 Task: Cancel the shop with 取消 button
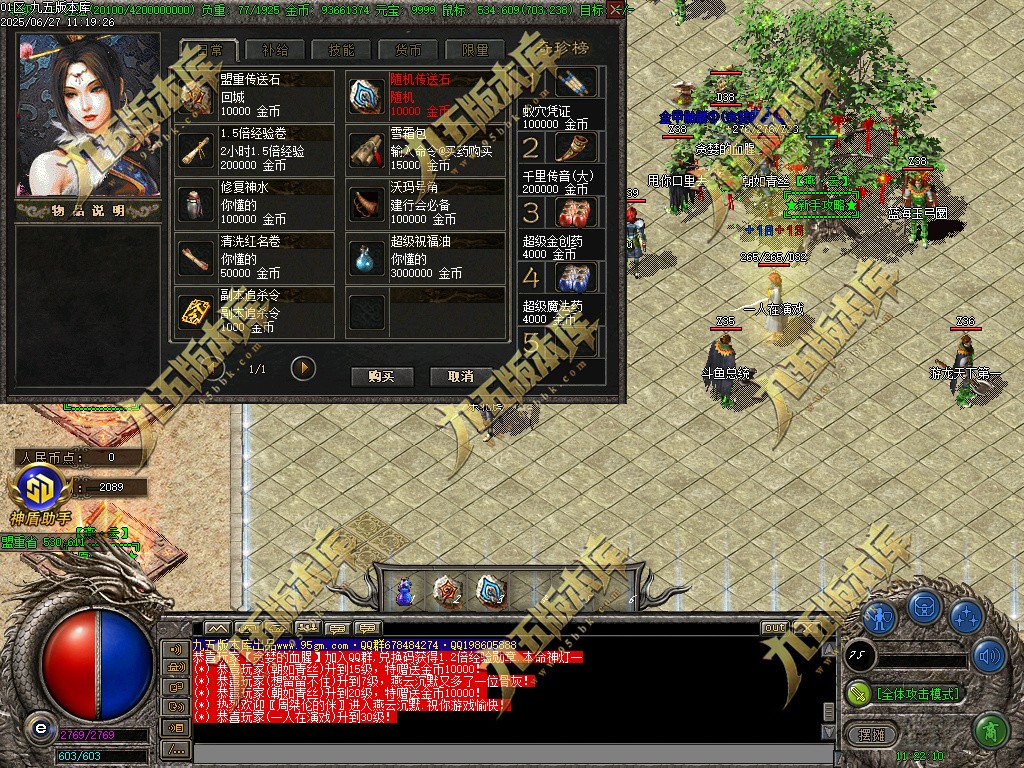tap(460, 376)
